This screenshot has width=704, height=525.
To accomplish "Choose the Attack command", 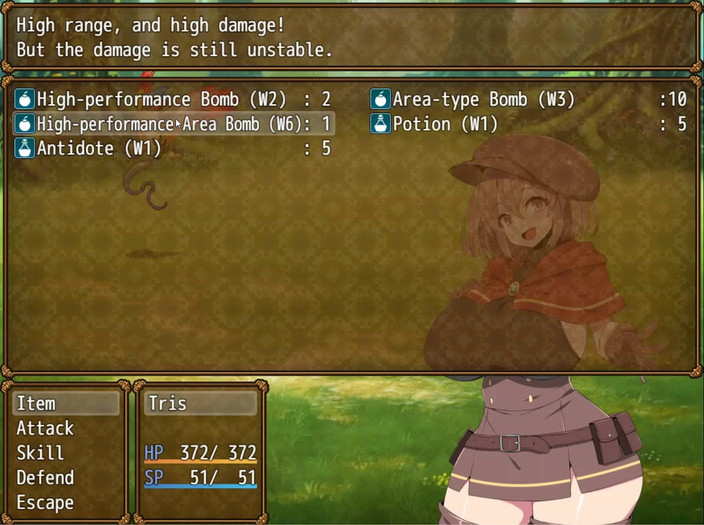I will pyautogui.click(x=66, y=428).
